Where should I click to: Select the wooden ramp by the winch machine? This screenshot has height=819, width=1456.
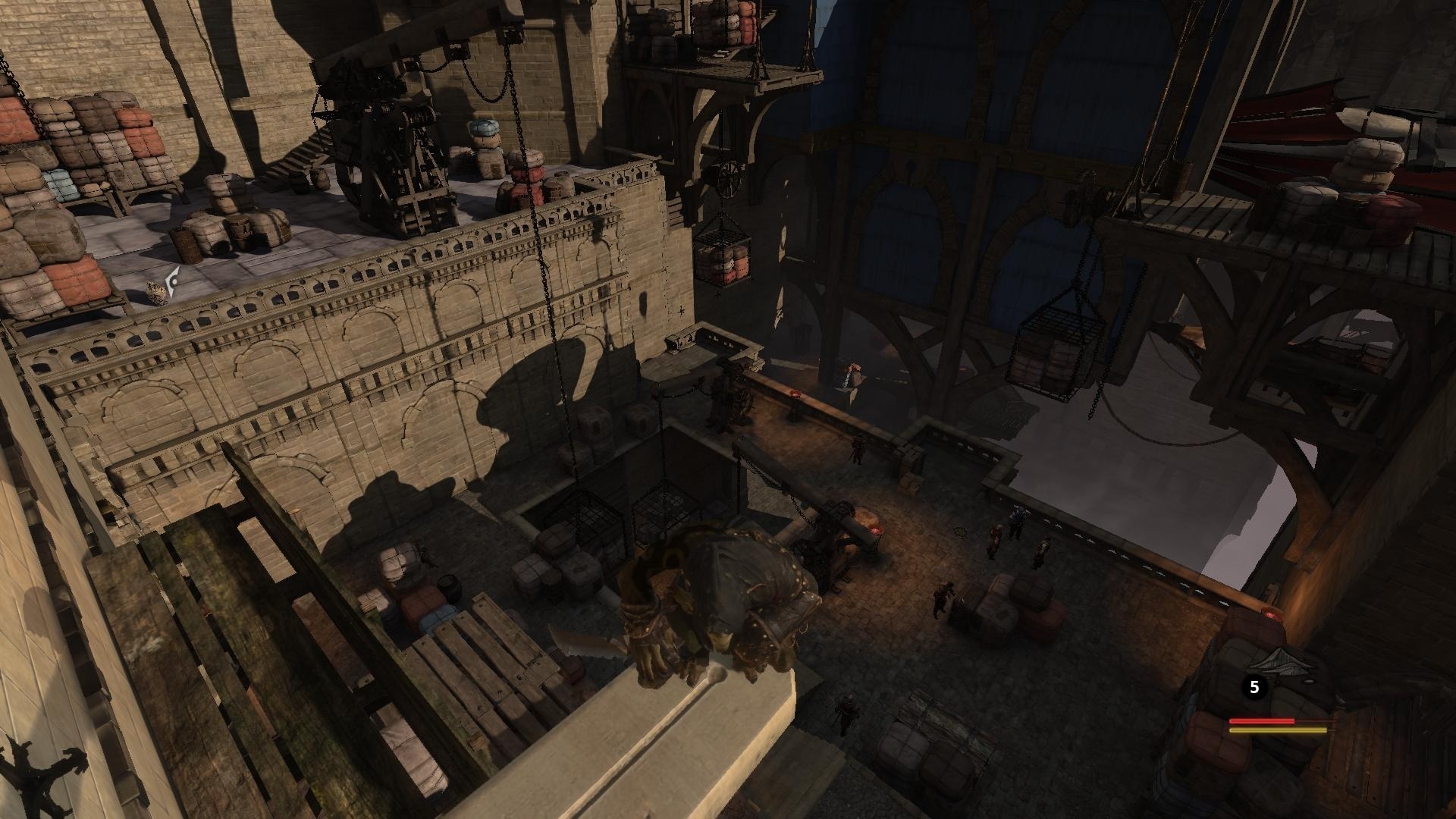pyautogui.click(x=303, y=152)
